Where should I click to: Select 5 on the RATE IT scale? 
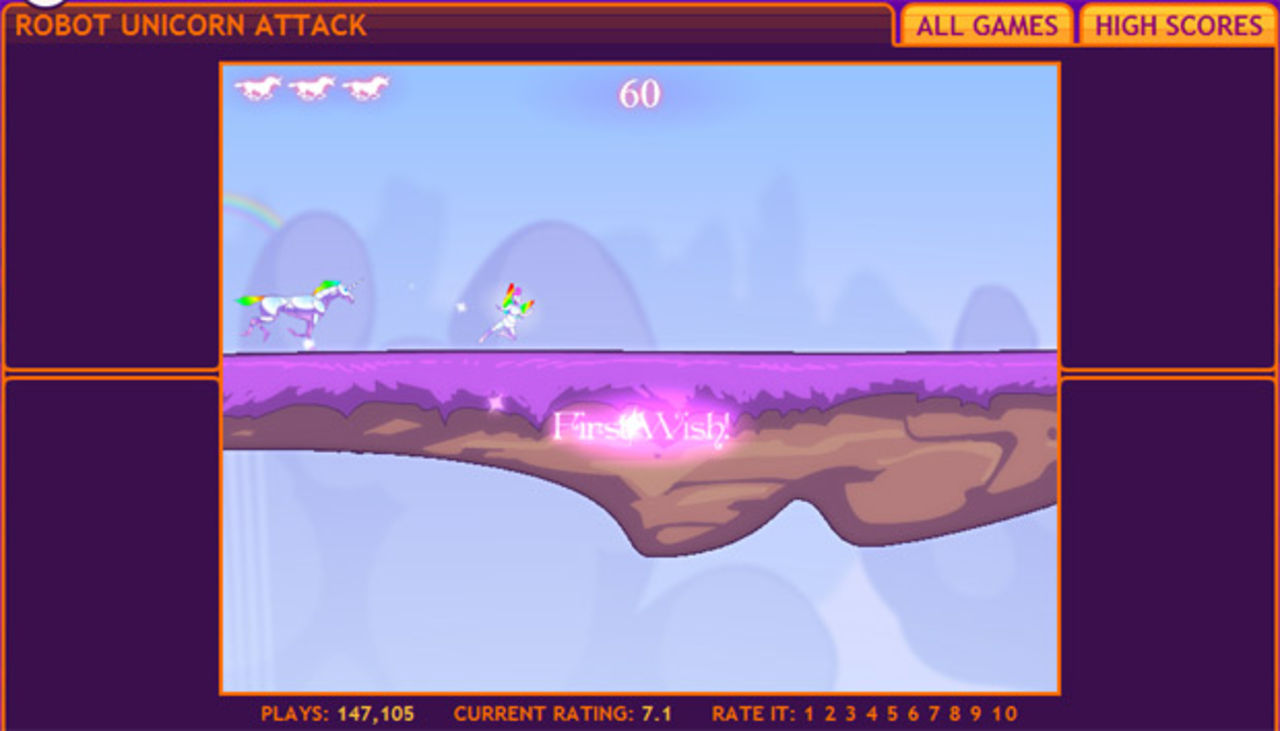pyautogui.click(x=893, y=713)
